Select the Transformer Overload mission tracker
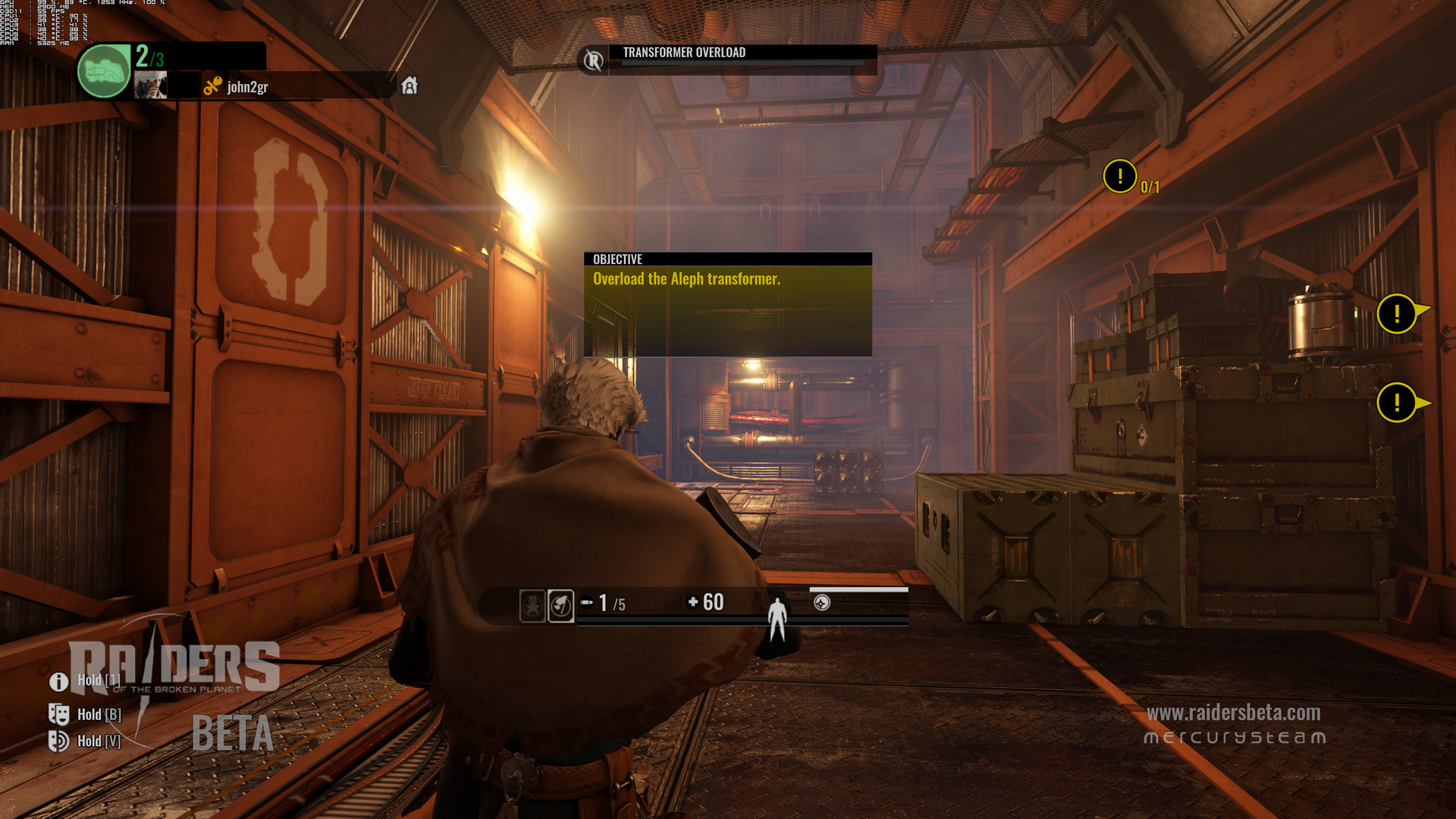Screen dimensions: 1456x819 [x=684, y=53]
